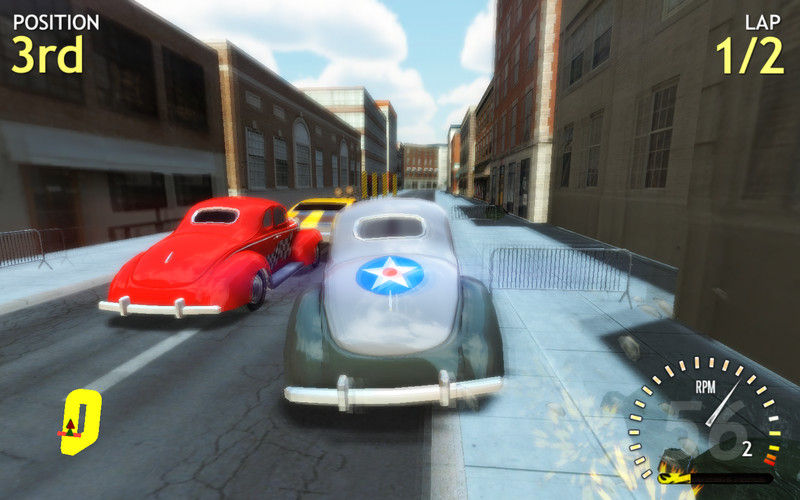Click the yellow track outline minimap
800x500 pixels.
[x=81, y=422]
